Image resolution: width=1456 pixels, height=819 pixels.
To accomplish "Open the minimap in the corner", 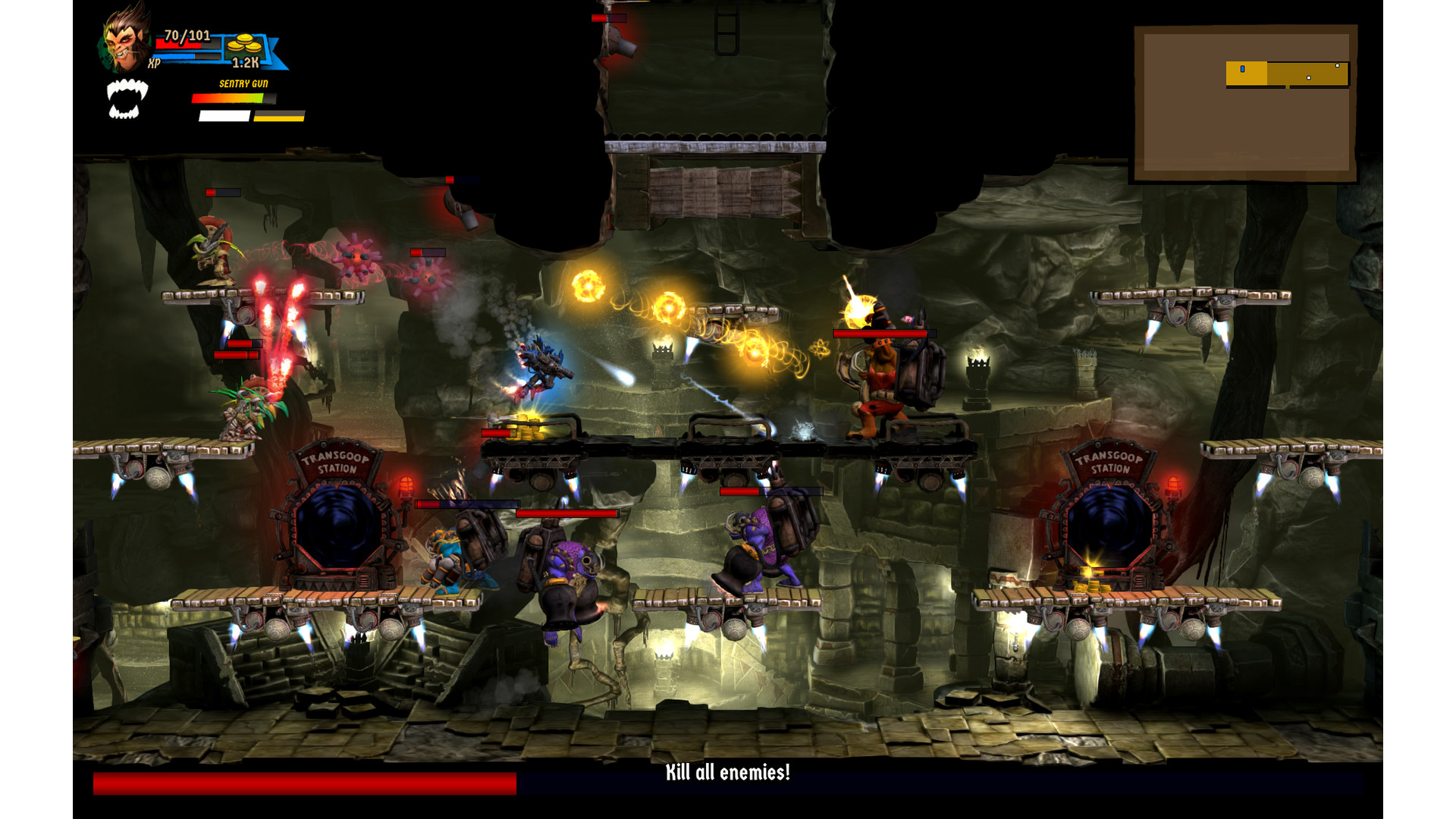I will pyautogui.click(x=1244, y=103).
